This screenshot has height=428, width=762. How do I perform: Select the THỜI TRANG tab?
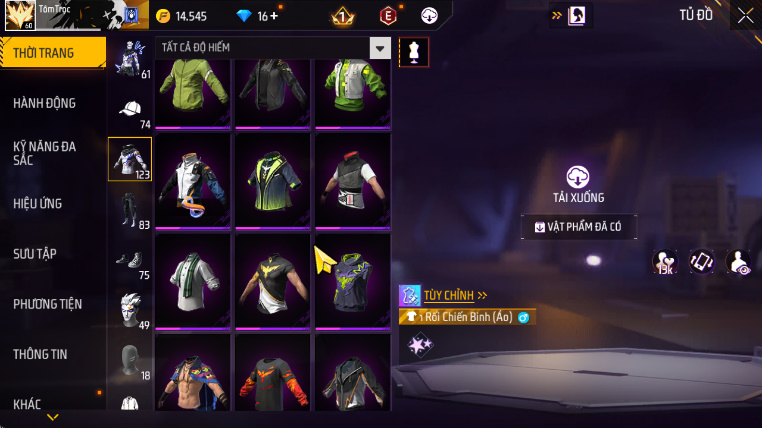[43, 53]
